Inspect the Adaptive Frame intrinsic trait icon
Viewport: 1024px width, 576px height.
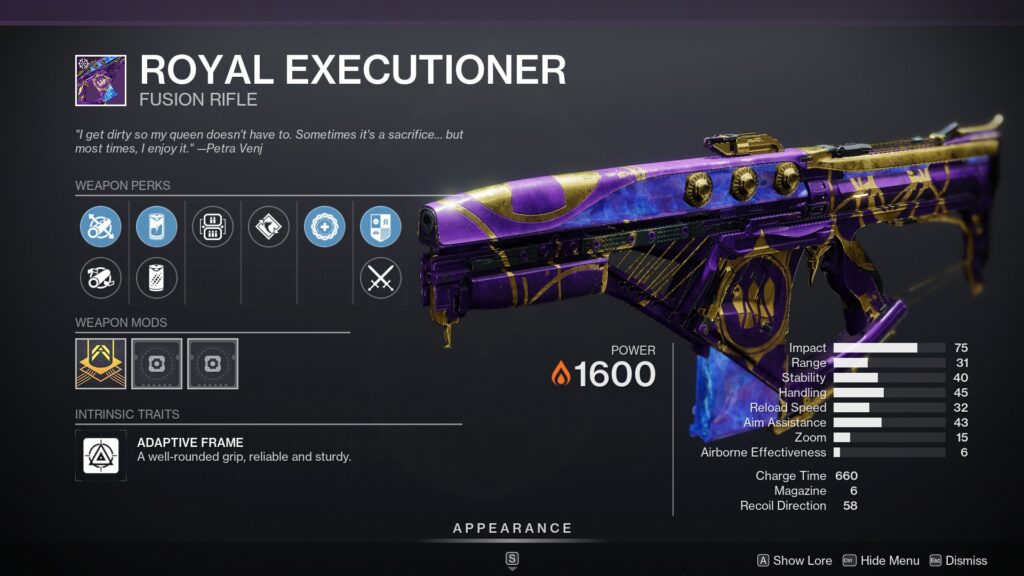coord(101,456)
